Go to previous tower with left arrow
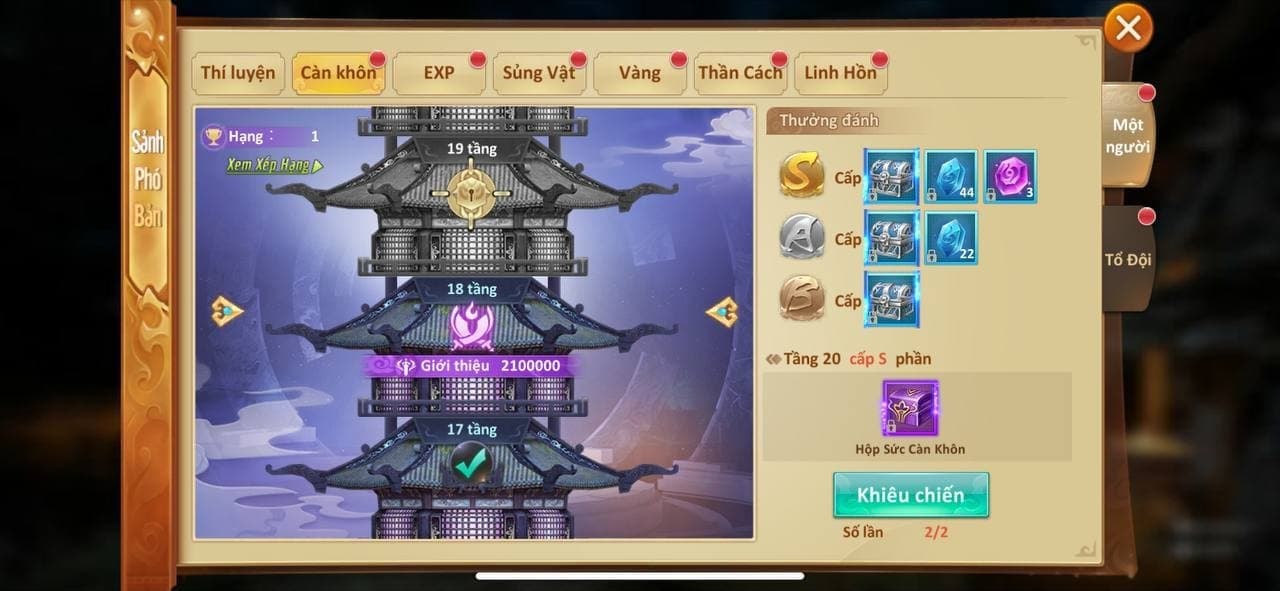This screenshot has height=591, width=1280. (227, 311)
